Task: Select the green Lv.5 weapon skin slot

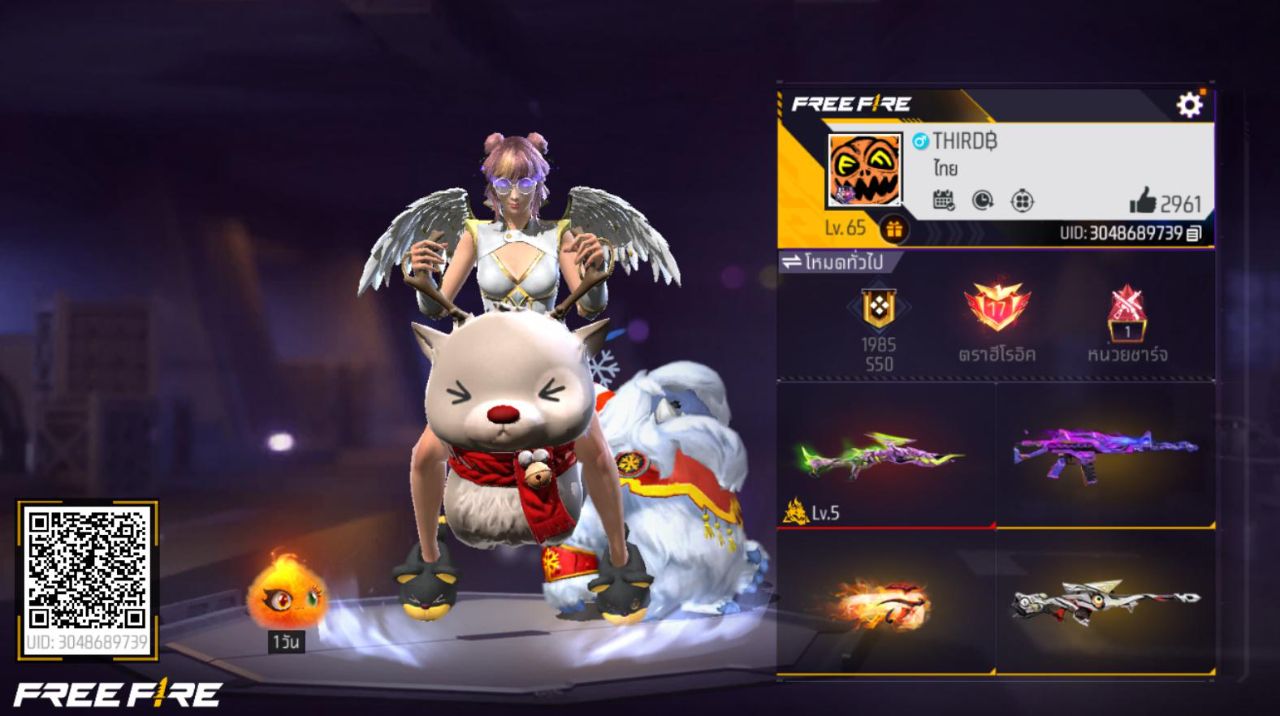Action: coord(886,455)
